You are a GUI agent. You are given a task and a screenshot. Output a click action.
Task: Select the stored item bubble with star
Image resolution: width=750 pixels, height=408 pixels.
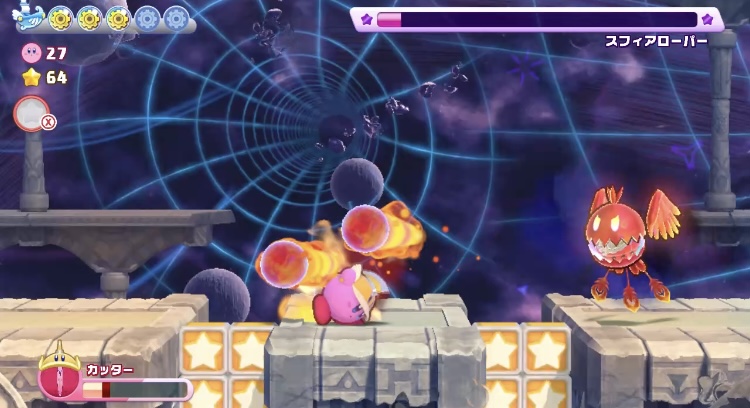[x=31, y=113]
